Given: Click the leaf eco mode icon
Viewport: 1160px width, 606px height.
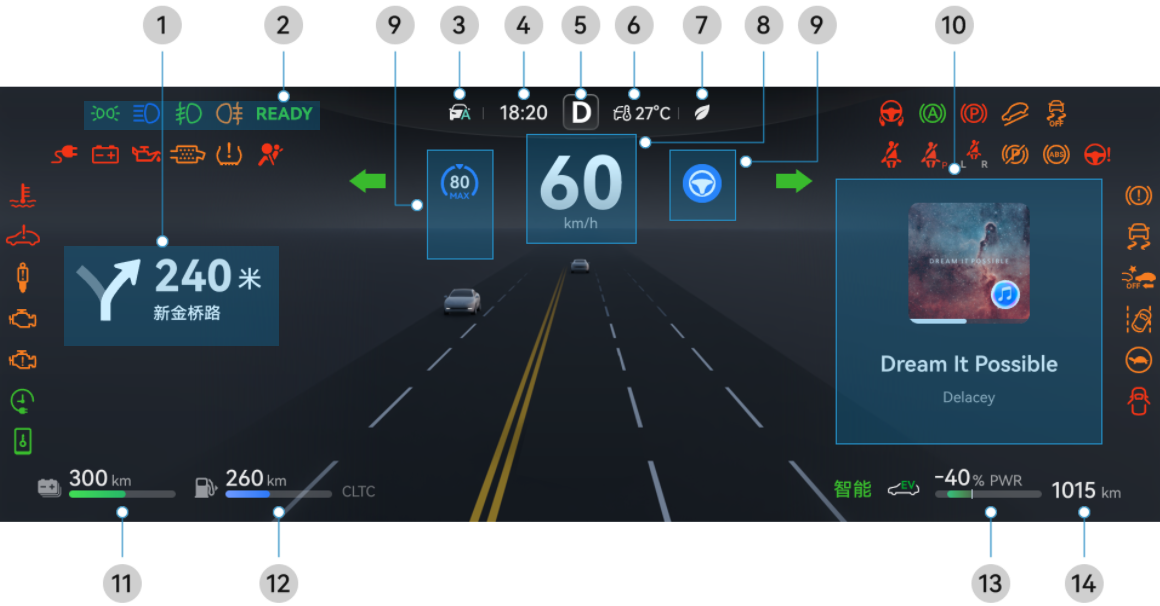Looking at the screenshot, I should pyautogui.click(x=702, y=113).
